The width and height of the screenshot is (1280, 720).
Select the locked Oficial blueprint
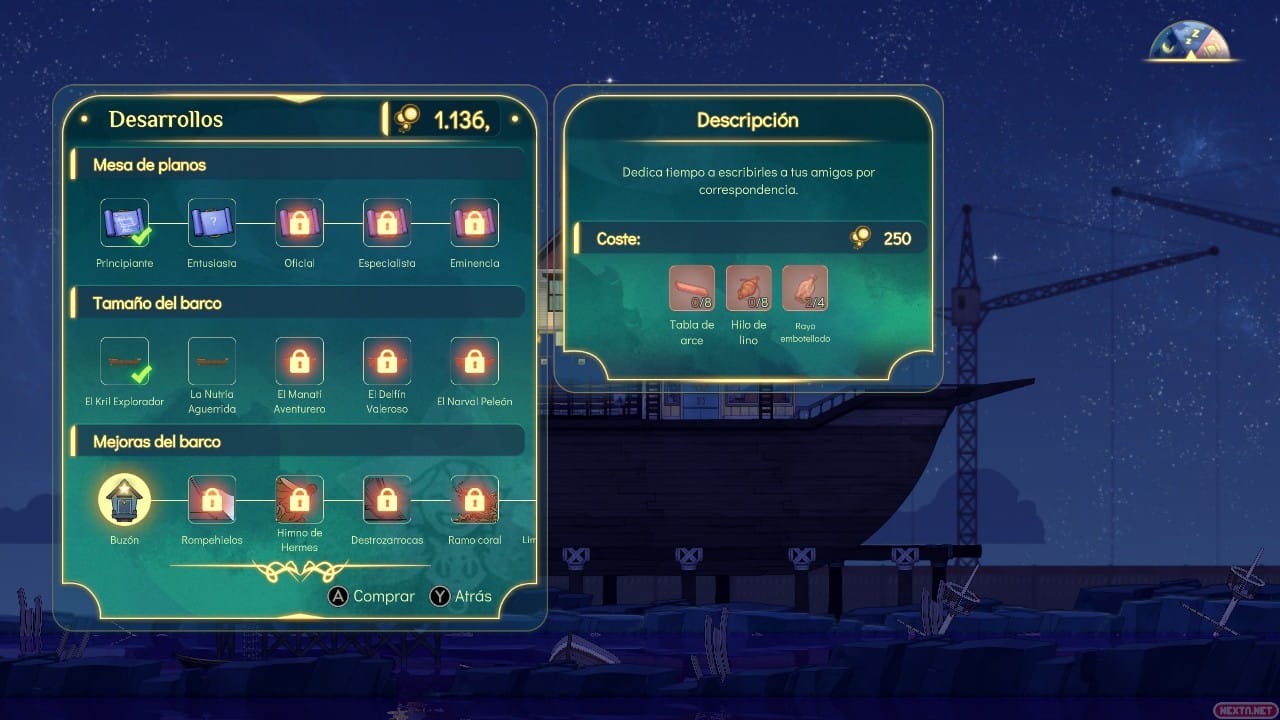point(299,223)
